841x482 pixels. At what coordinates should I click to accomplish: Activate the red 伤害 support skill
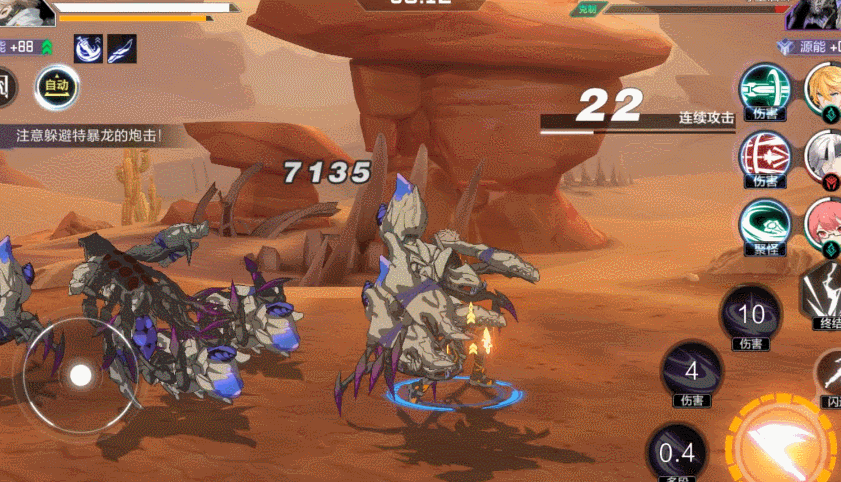pyautogui.click(x=765, y=156)
